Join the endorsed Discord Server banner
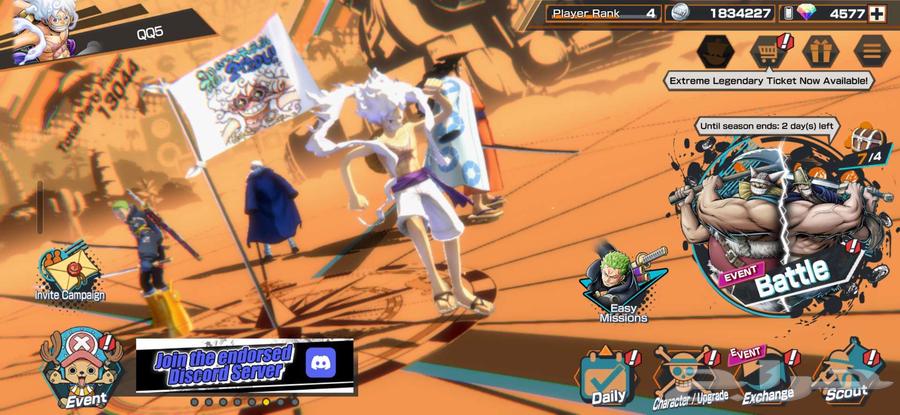 244,364
